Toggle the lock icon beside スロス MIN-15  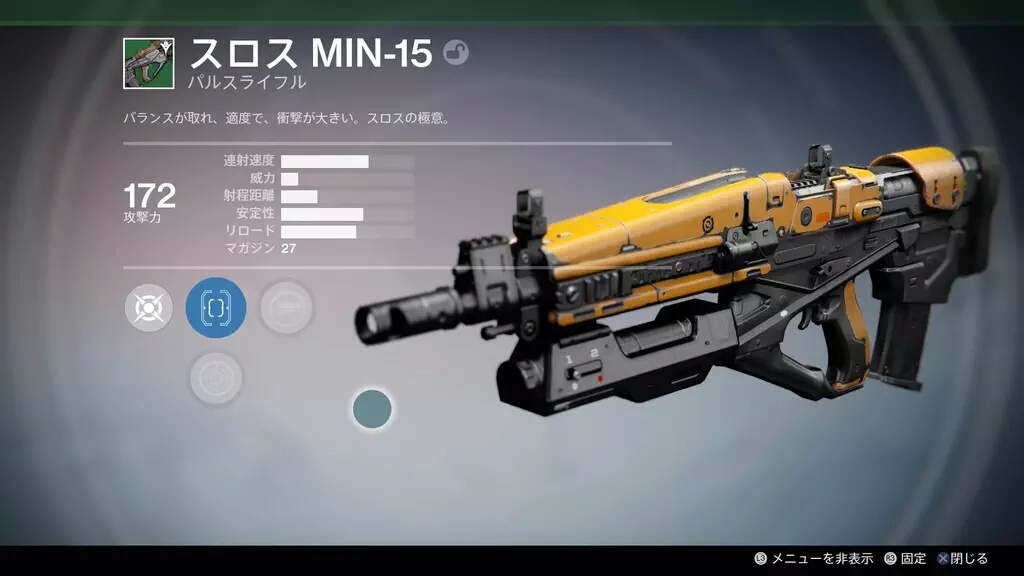pyautogui.click(x=455, y=53)
